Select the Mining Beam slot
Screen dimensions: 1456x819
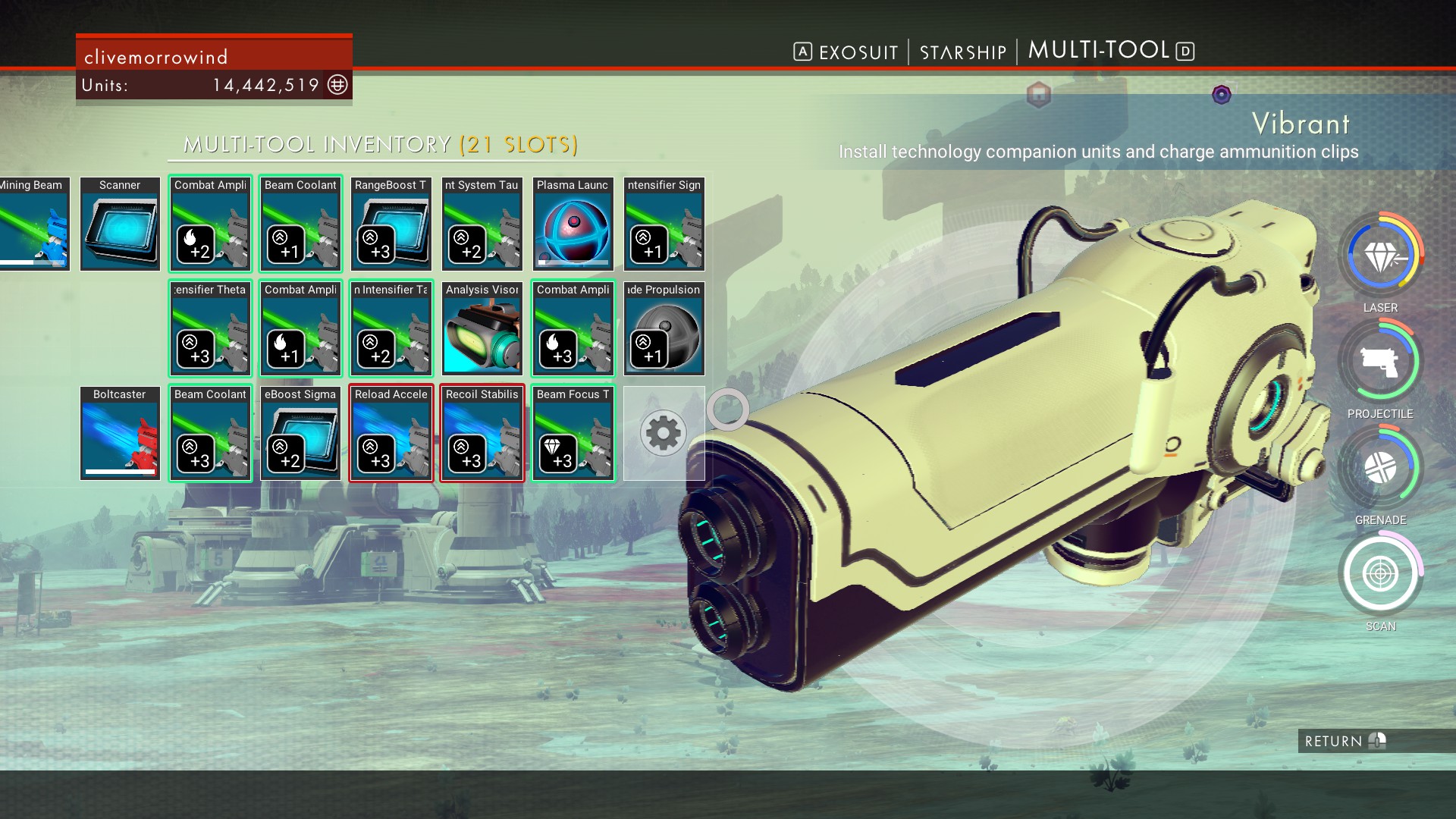coord(34,224)
